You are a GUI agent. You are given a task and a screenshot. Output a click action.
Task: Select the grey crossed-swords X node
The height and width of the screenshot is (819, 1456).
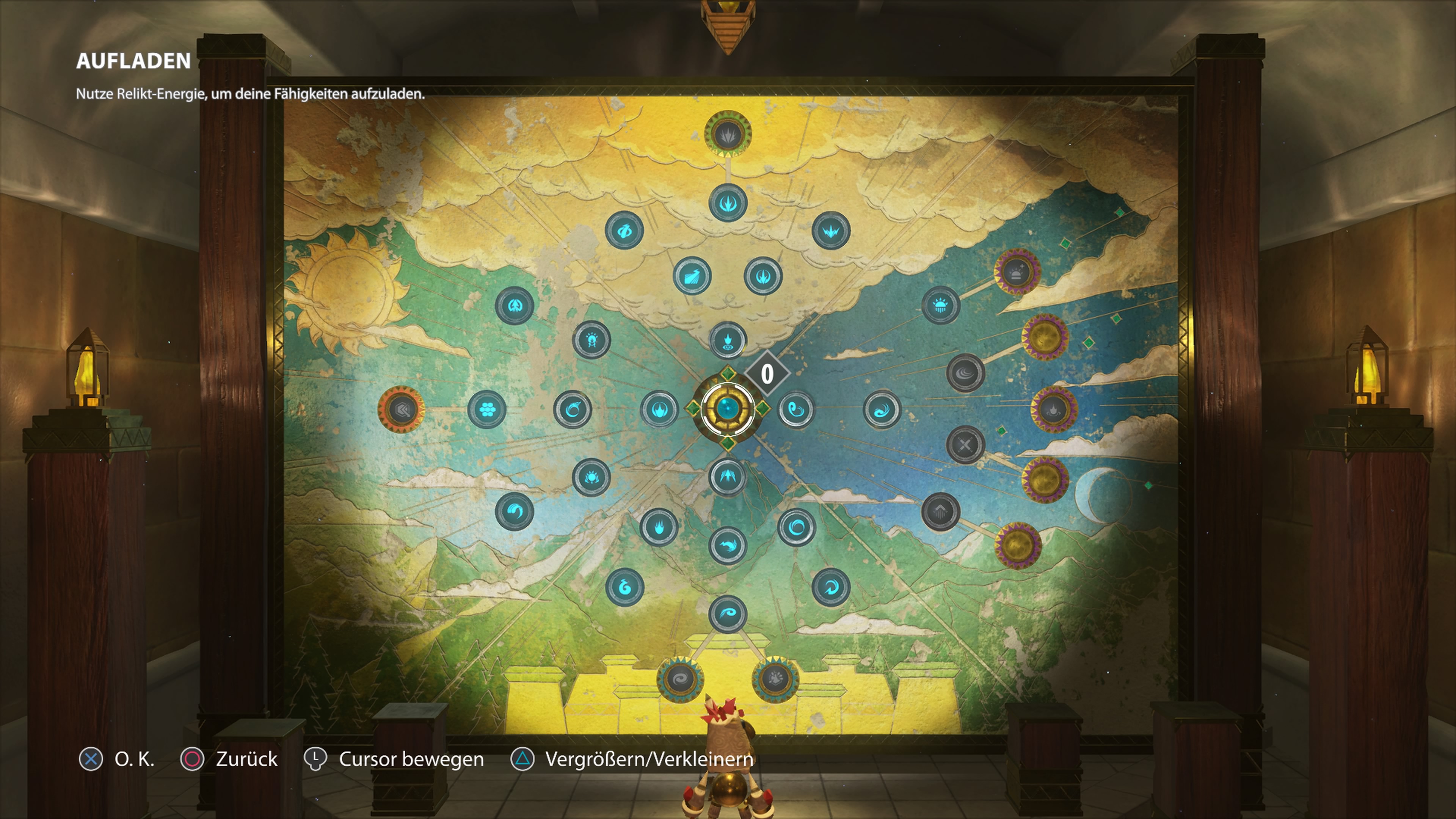coord(965,445)
